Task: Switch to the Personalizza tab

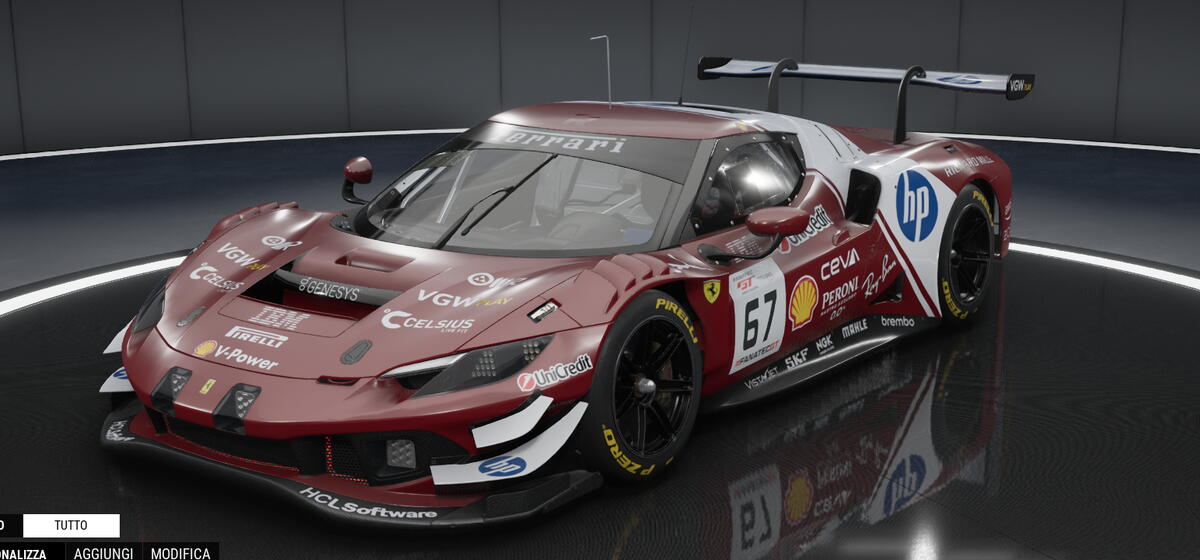Action: tap(24, 553)
